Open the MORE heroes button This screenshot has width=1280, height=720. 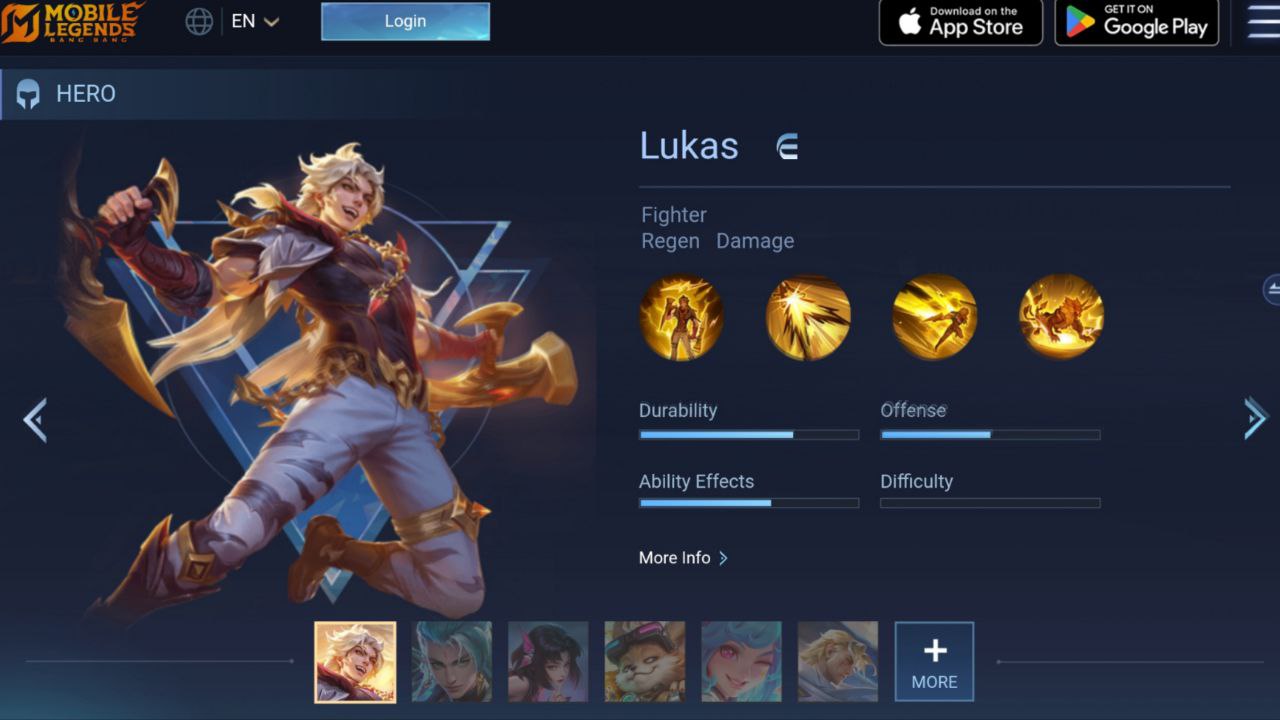click(x=934, y=661)
